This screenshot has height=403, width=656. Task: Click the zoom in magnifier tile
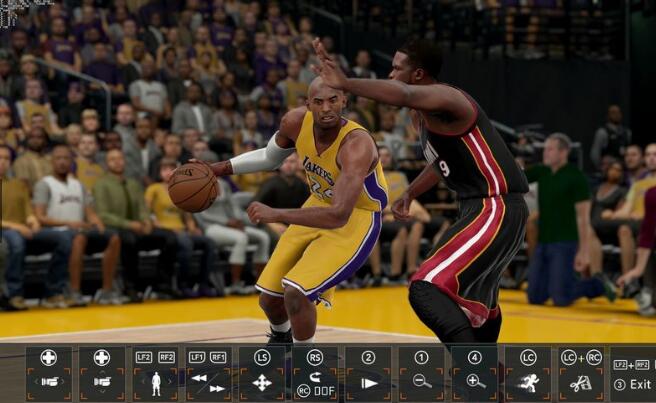point(474,373)
